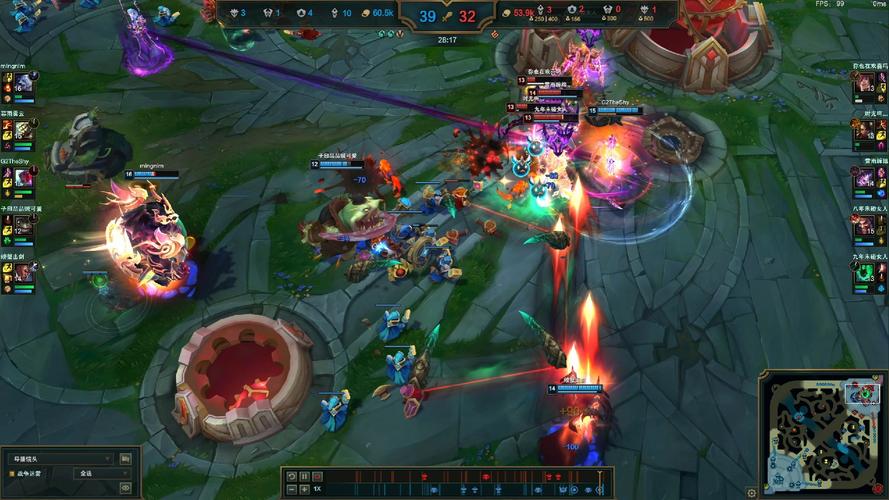Decrease replay speed with the minus button
The image size is (889, 500).
click(x=291, y=489)
